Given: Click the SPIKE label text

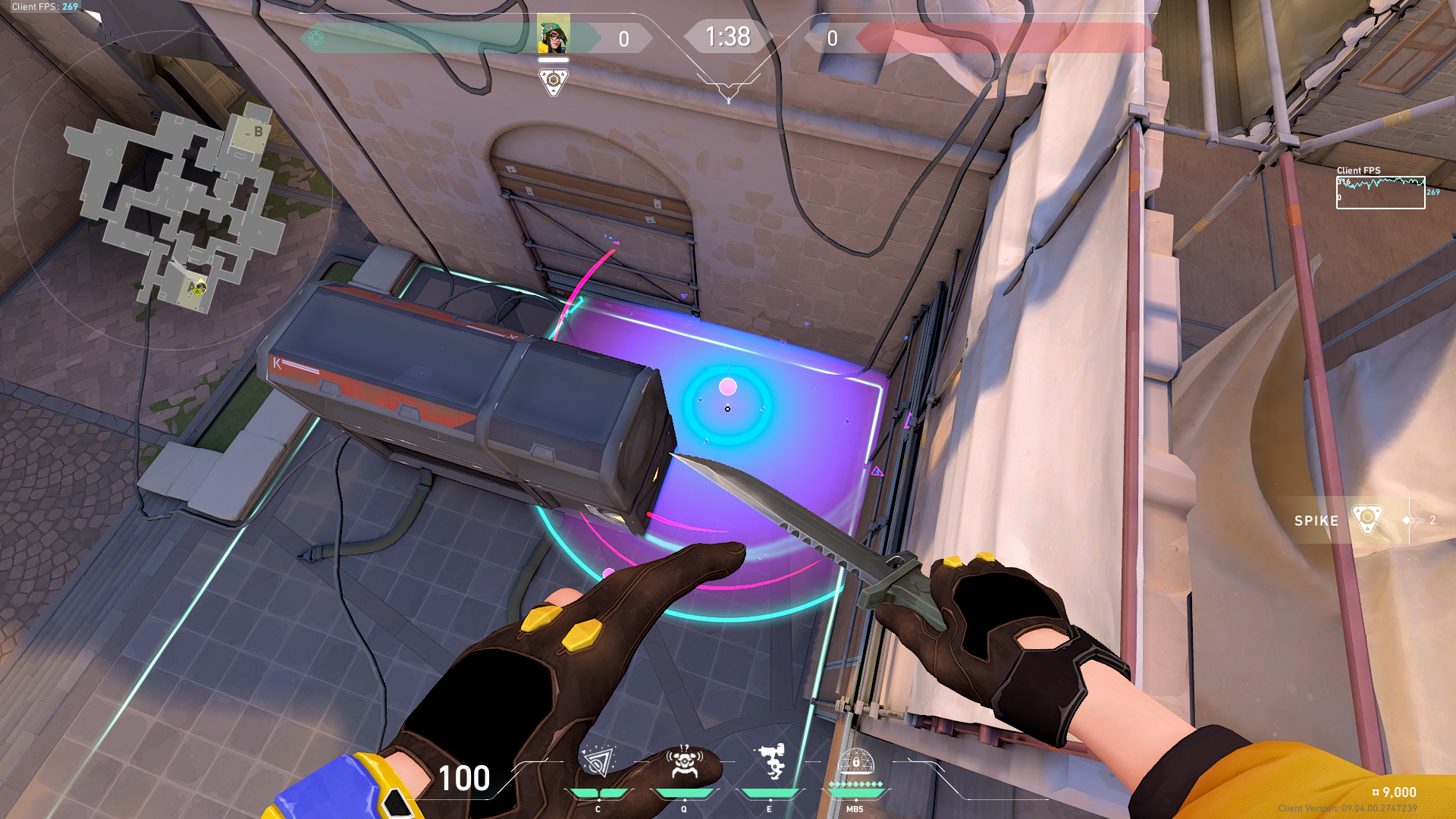Looking at the screenshot, I should point(1316,521).
